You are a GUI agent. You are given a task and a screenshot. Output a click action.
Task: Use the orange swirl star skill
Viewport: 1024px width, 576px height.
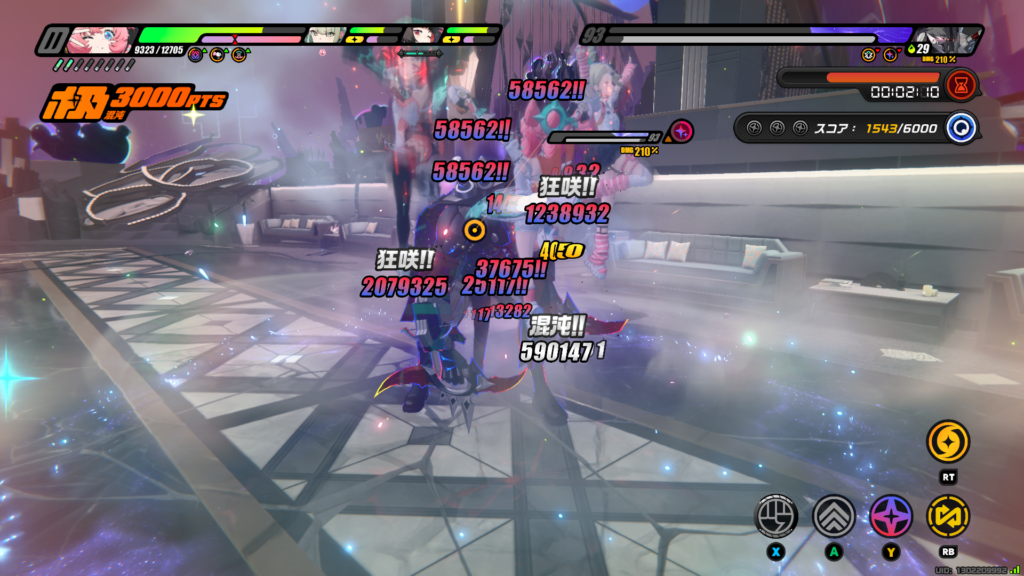[x=947, y=441]
